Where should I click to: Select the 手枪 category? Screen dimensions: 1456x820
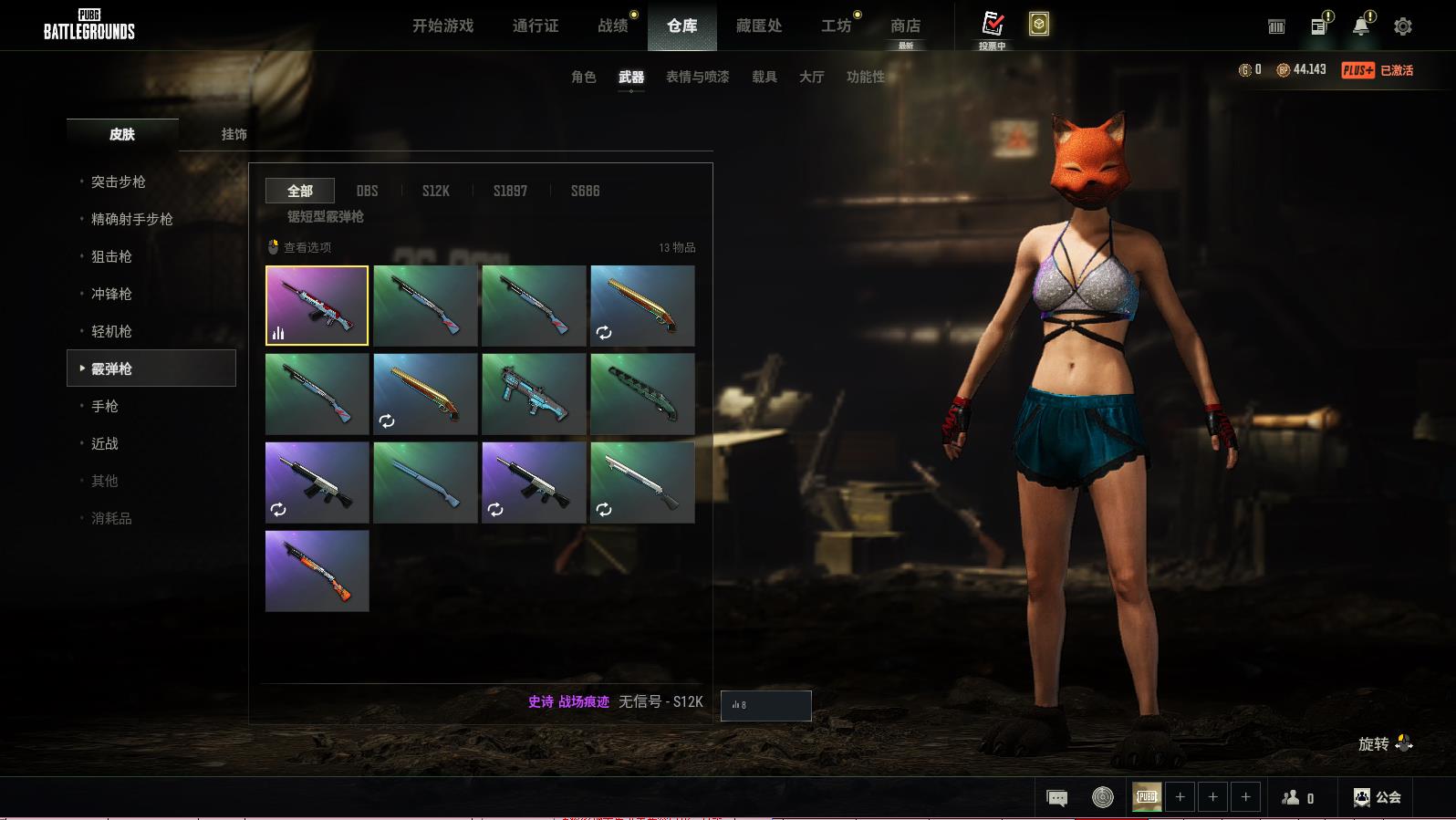(105, 406)
